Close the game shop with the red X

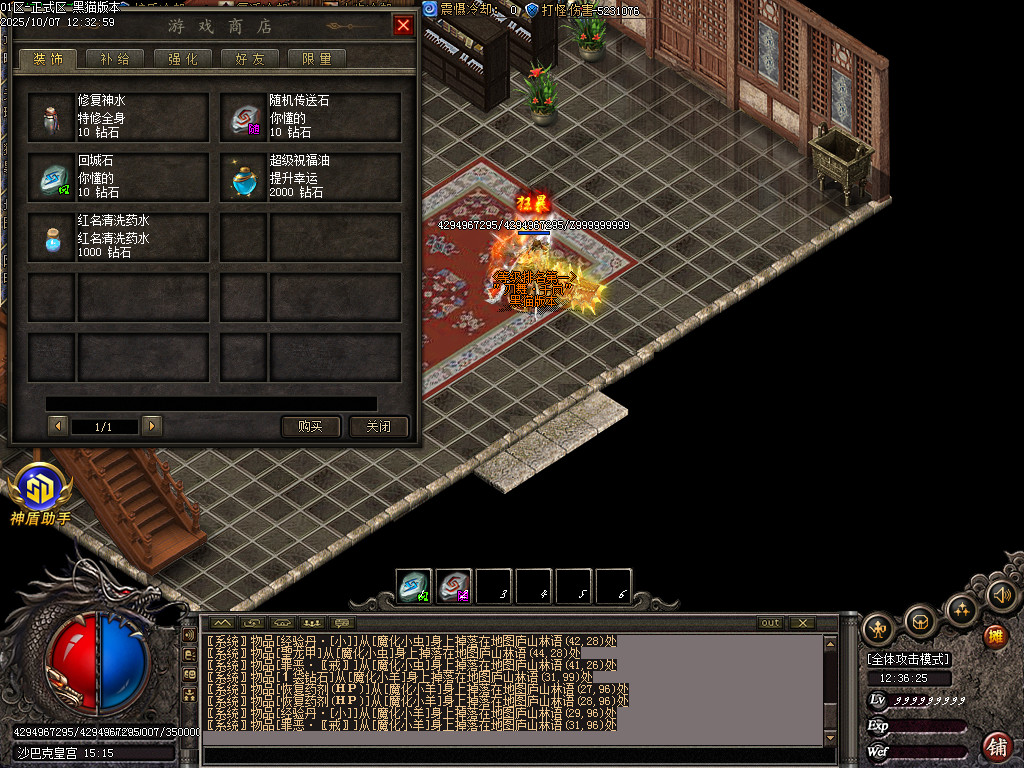point(403,26)
